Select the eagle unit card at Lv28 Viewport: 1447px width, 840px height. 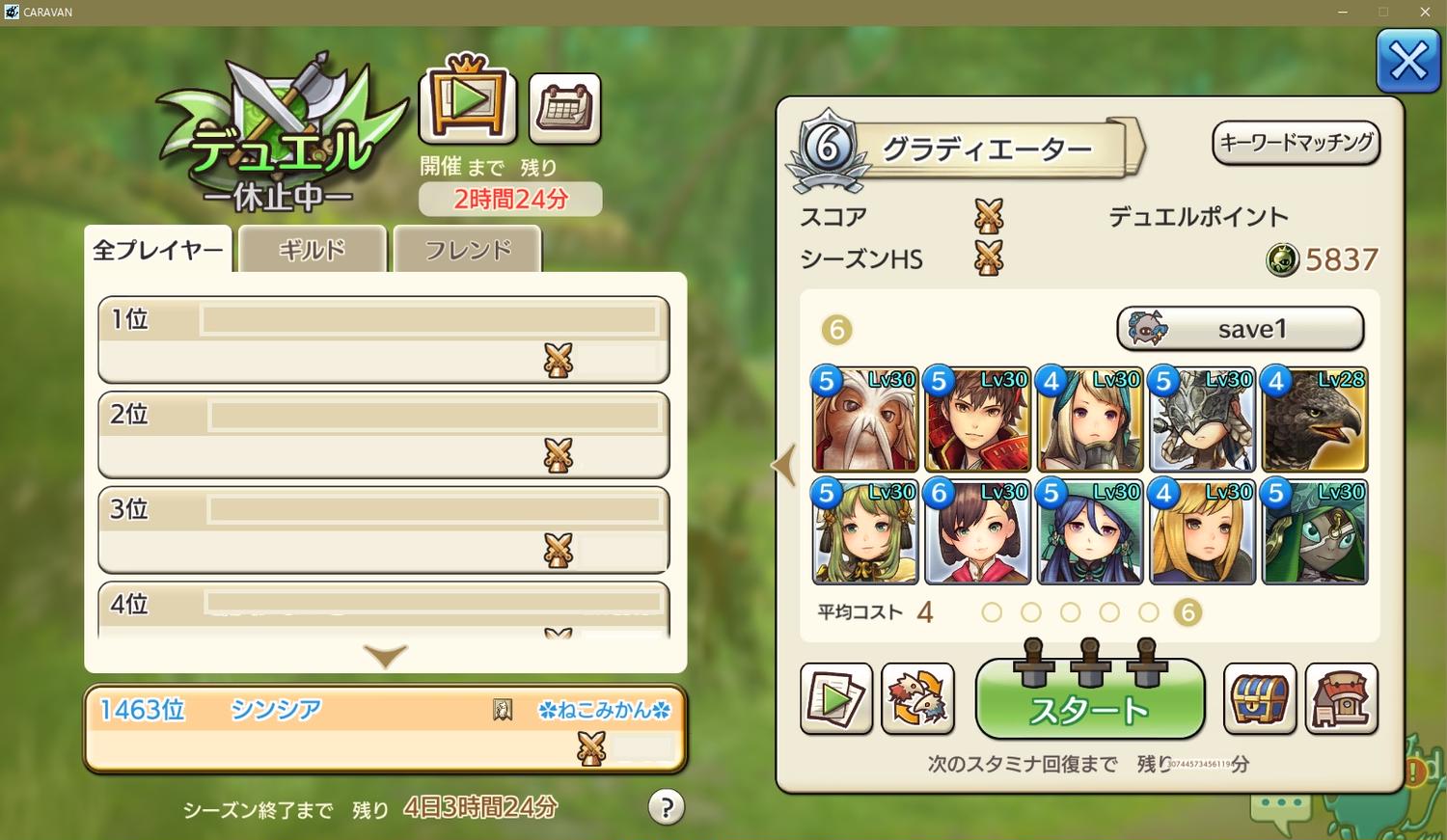pyautogui.click(x=1315, y=420)
